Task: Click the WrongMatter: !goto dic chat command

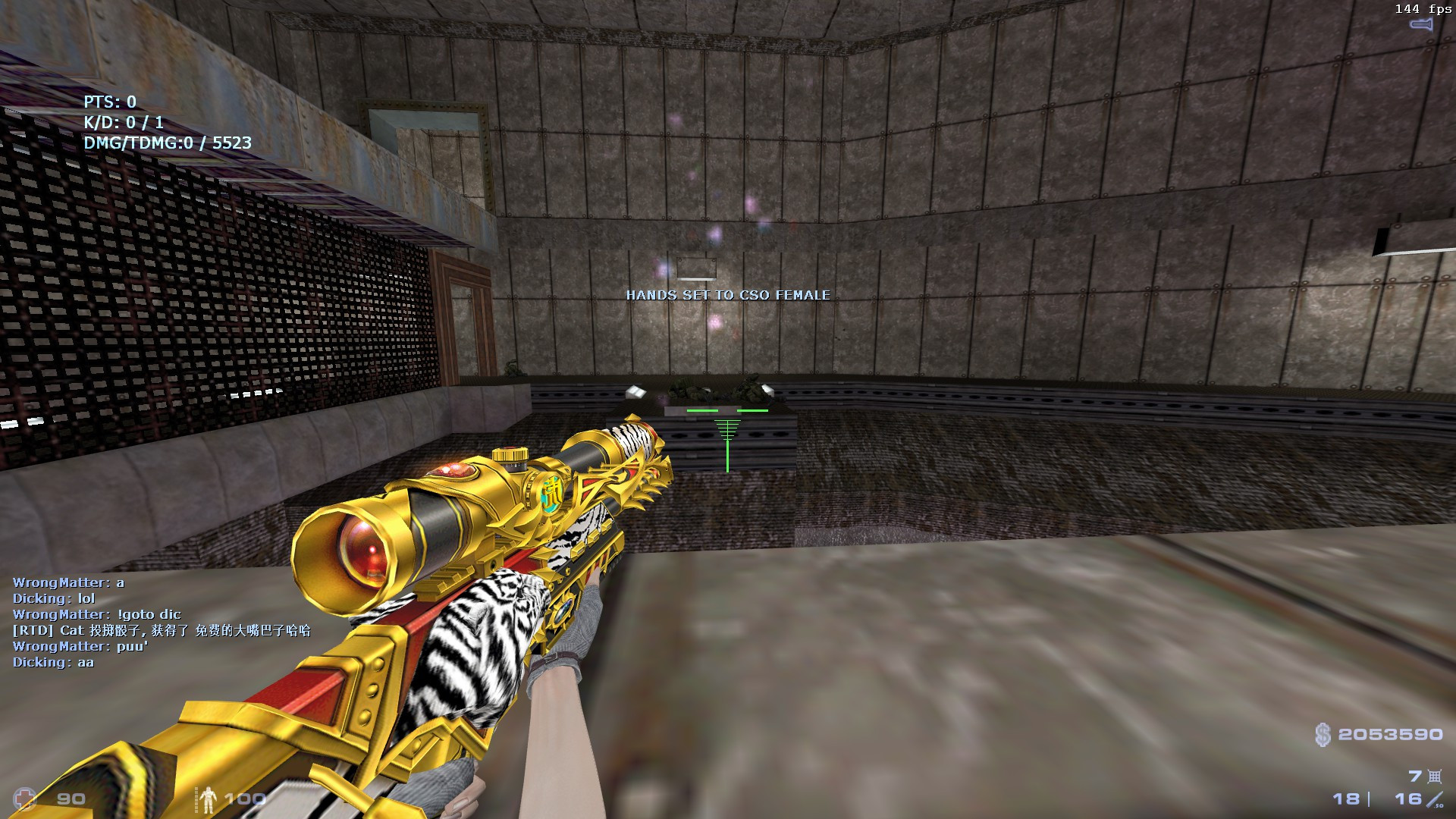Action: tap(99, 614)
